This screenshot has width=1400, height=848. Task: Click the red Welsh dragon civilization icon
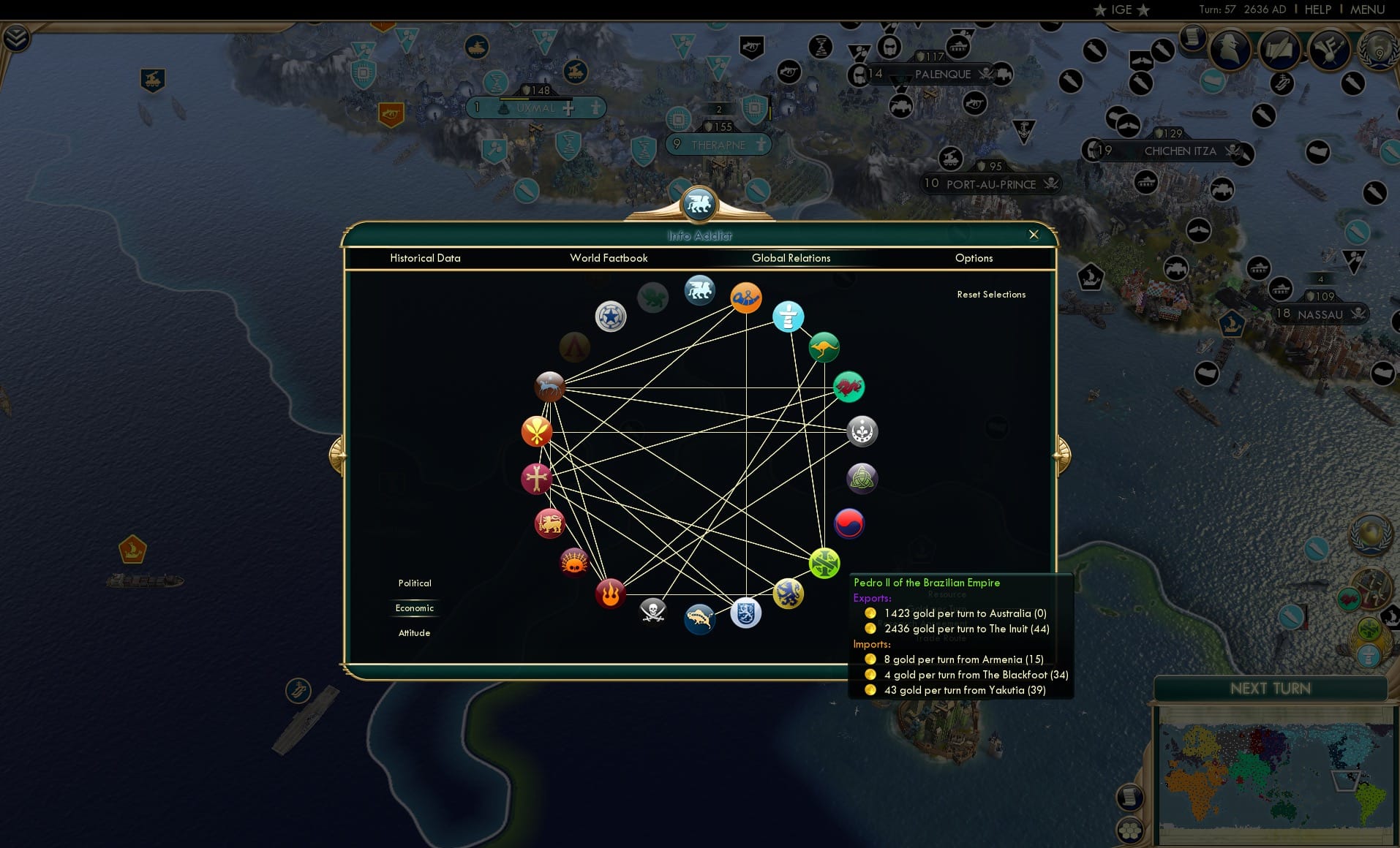click(849, 387)
